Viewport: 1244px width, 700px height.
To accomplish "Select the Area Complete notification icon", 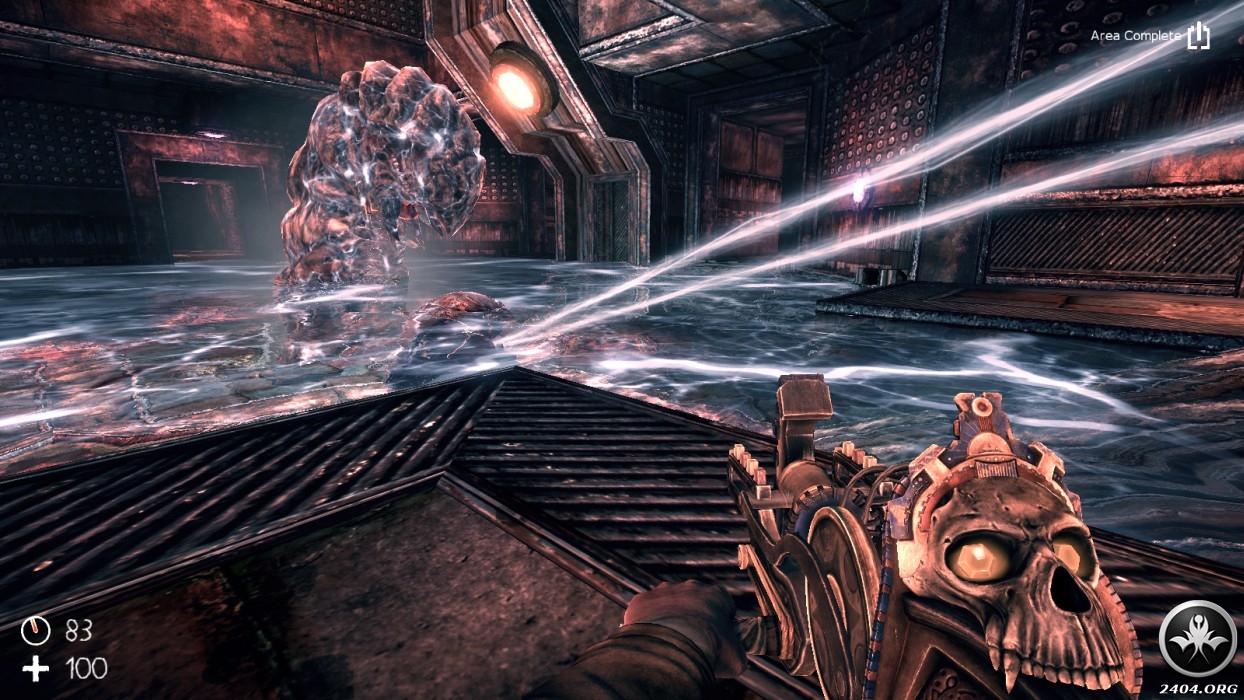I will (x=1198, y=36).
